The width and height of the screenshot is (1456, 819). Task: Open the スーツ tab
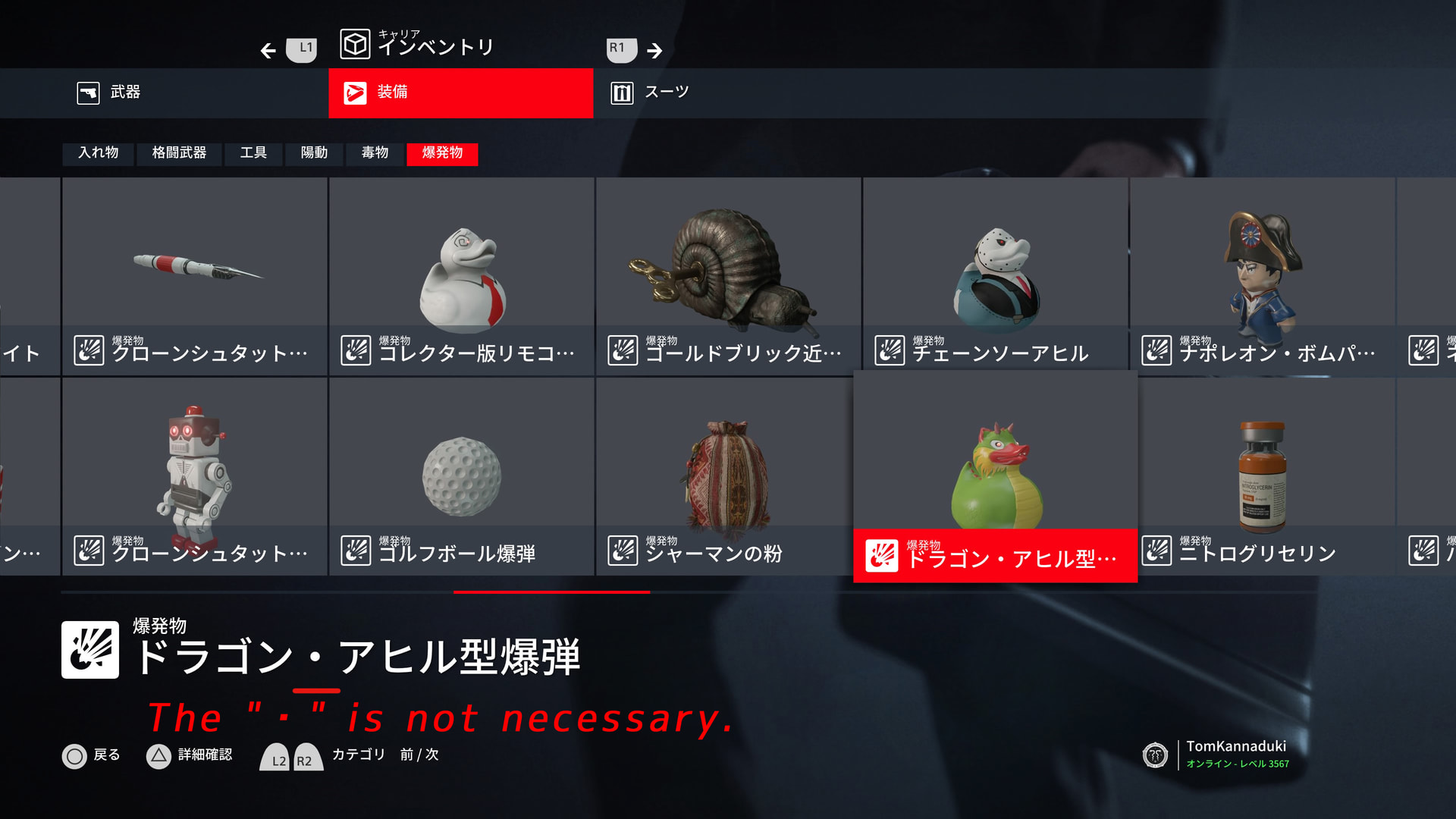pos(666,93)
